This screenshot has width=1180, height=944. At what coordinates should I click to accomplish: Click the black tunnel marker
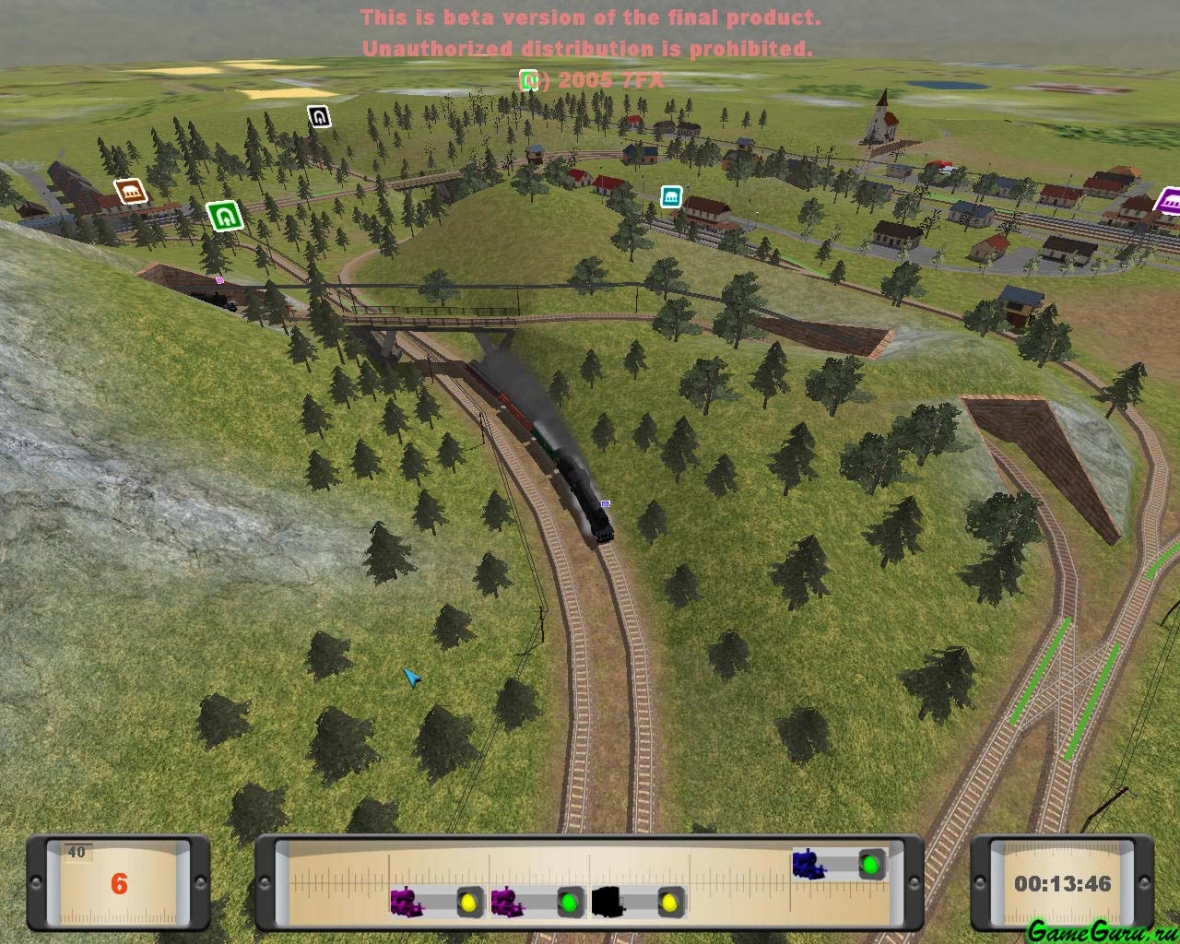pyautogui.click(x=318, y=117)
